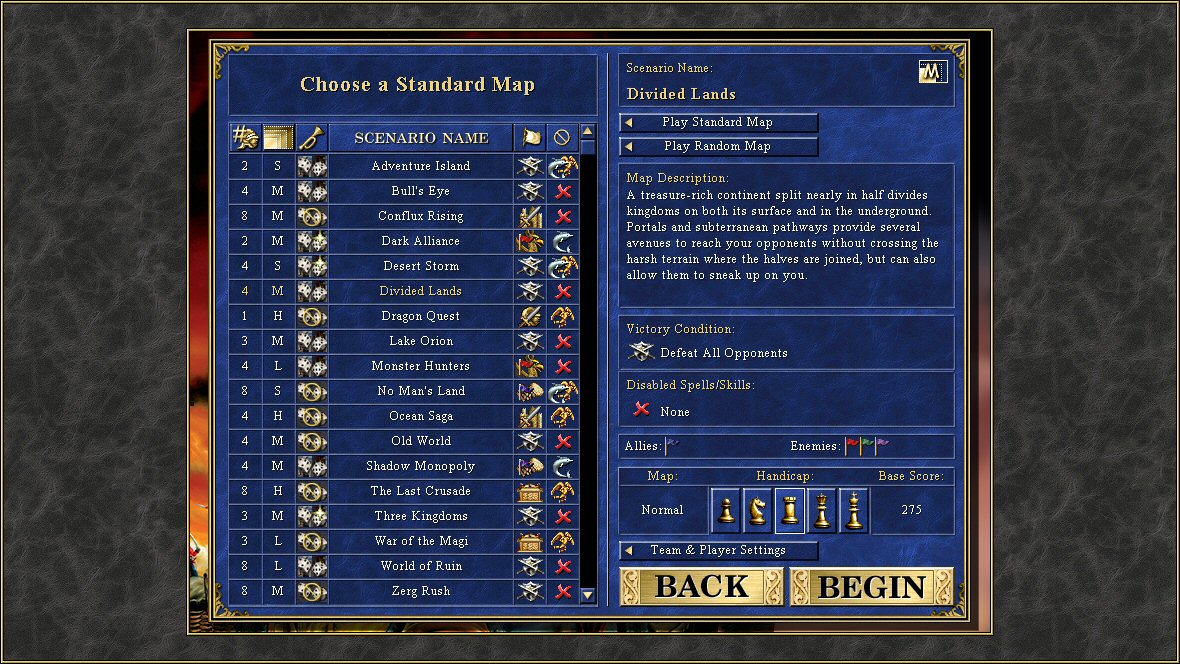Open Team & Player Settings

pyautogui.click(x=718, y=550)
